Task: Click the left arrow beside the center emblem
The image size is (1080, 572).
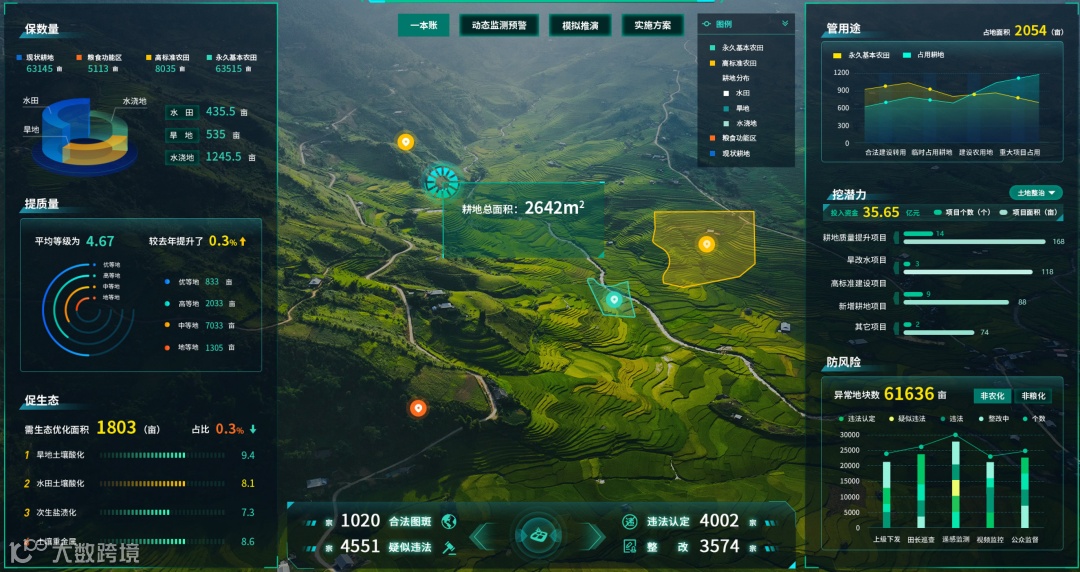Action: click(x=483, y=536)
